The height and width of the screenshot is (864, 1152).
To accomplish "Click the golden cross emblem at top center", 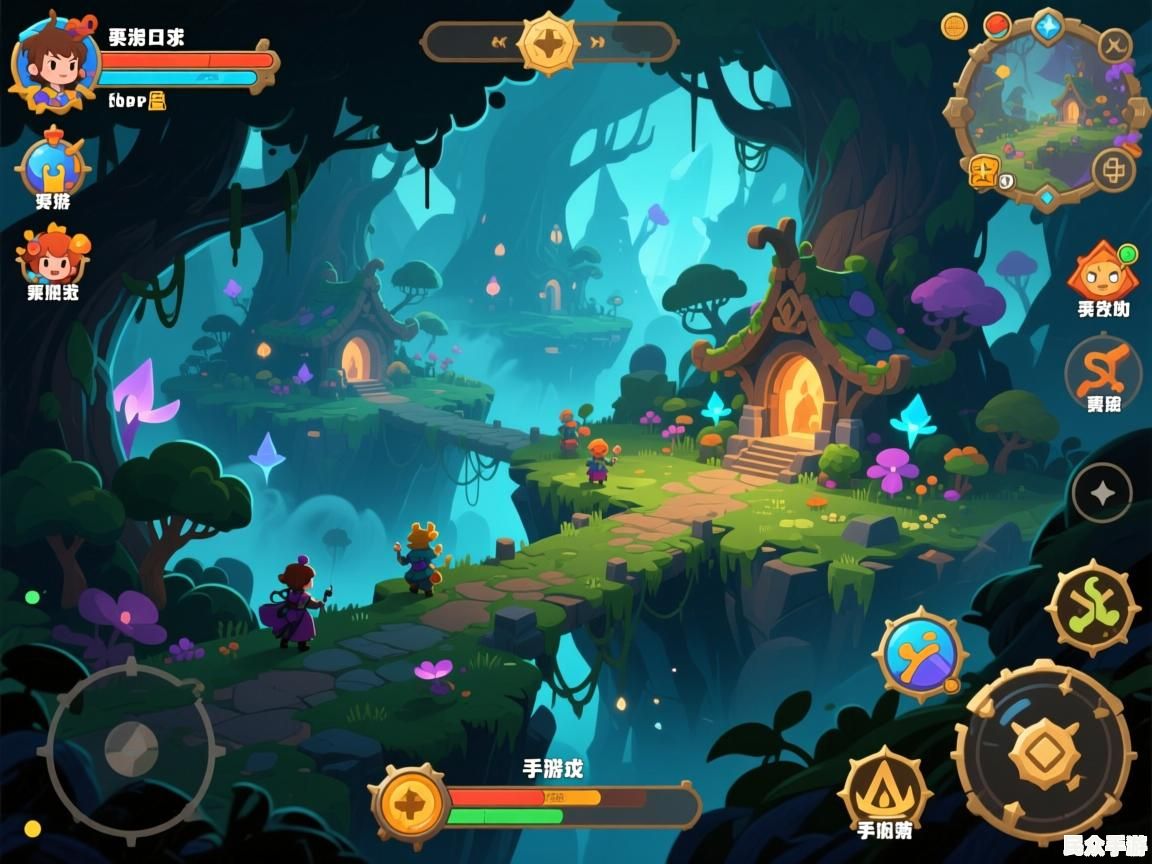I will point(549,43).
